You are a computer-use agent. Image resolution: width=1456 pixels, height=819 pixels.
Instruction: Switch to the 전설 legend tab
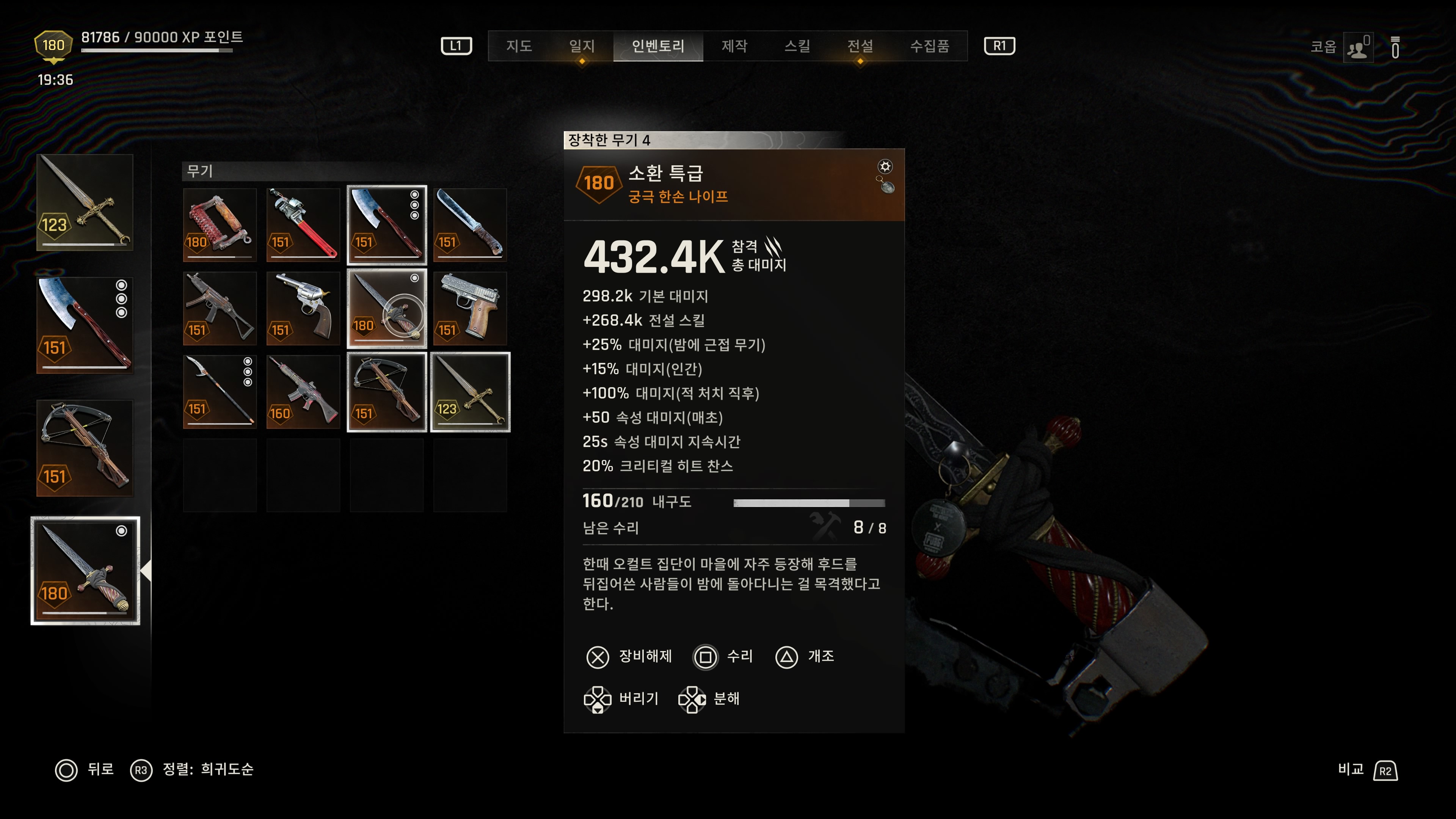coord(860,46)
